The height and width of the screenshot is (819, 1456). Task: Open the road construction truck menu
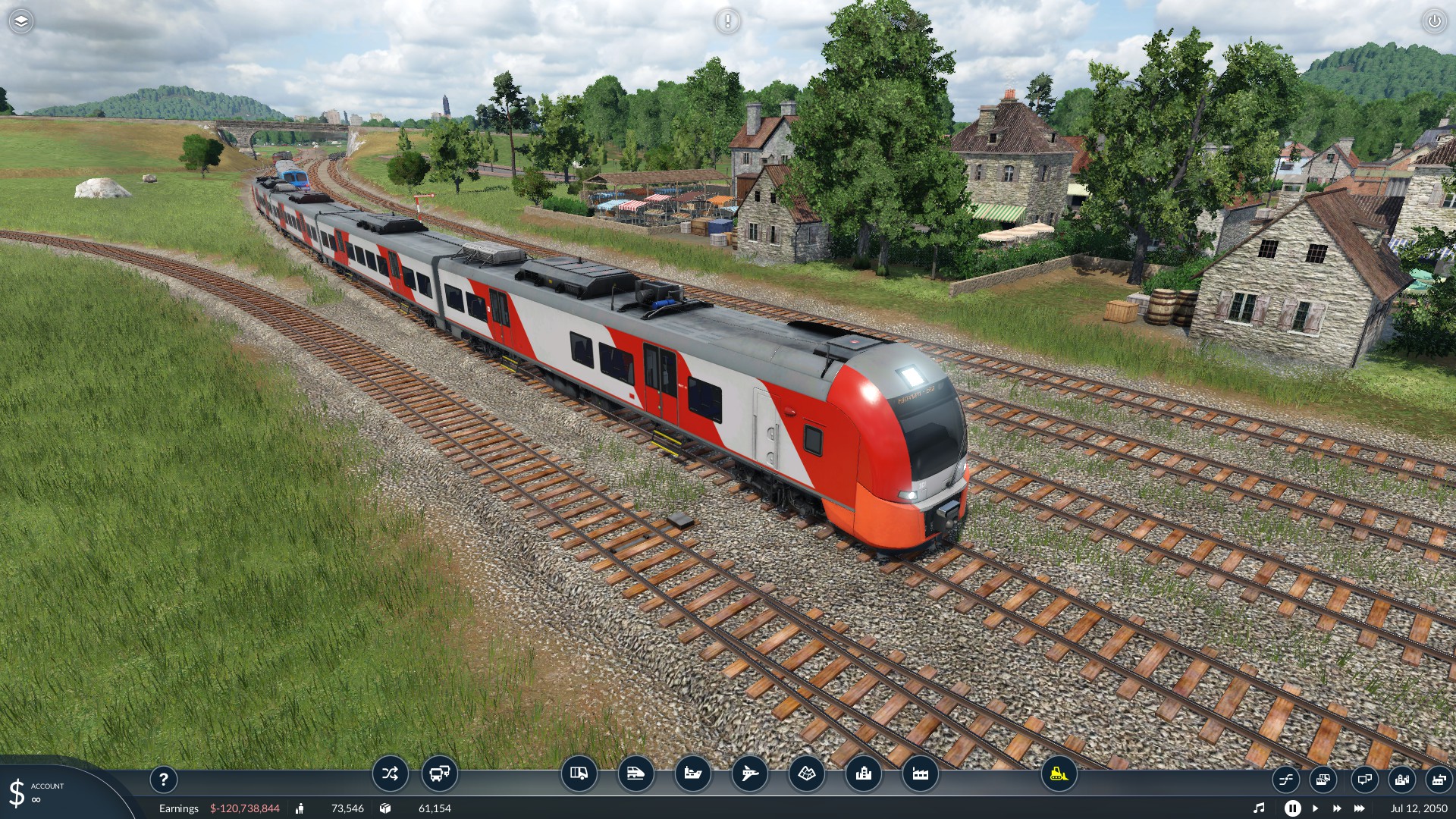point(579,773)
